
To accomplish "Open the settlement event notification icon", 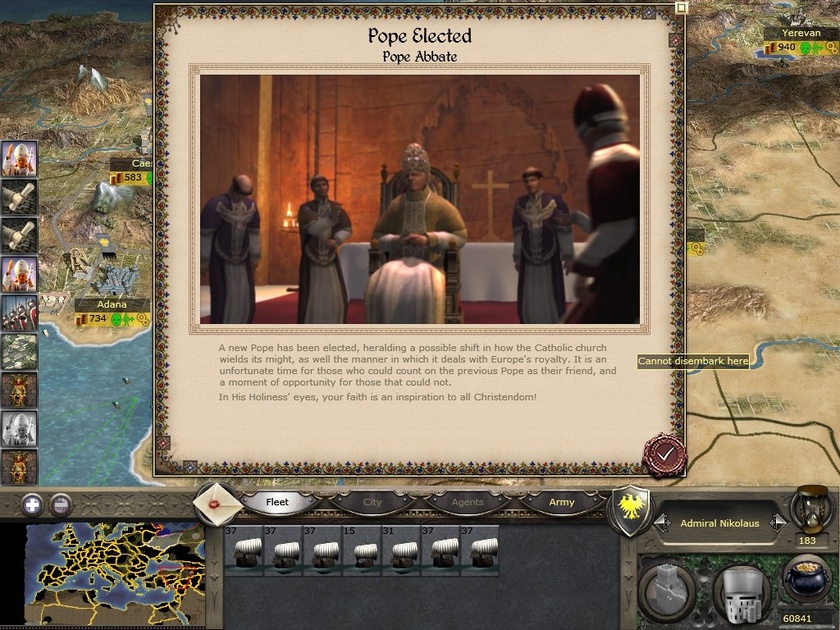I will click(19, 352).
